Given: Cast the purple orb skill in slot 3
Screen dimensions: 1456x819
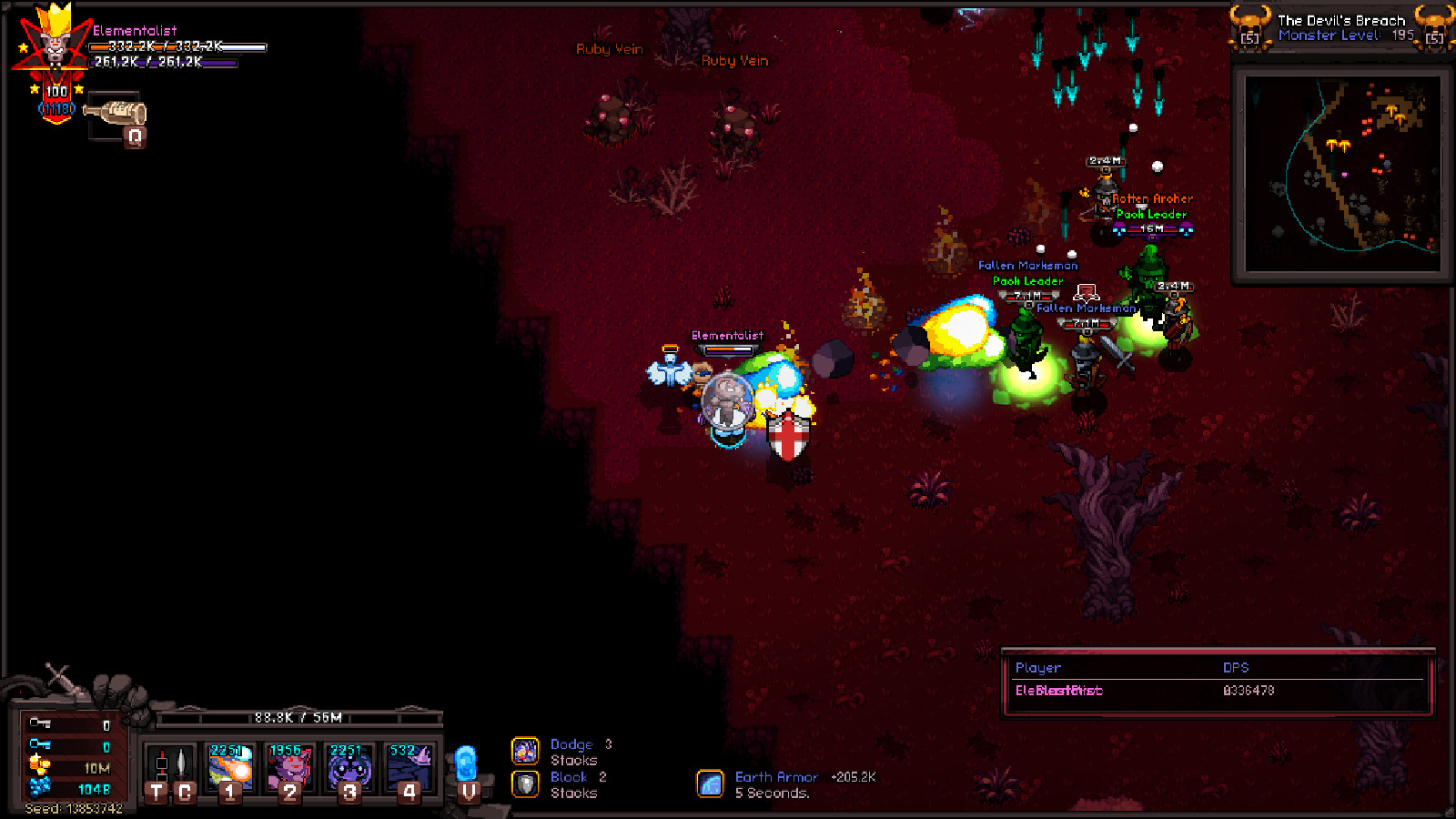Looking at the screenshot, I should (350, 767).
